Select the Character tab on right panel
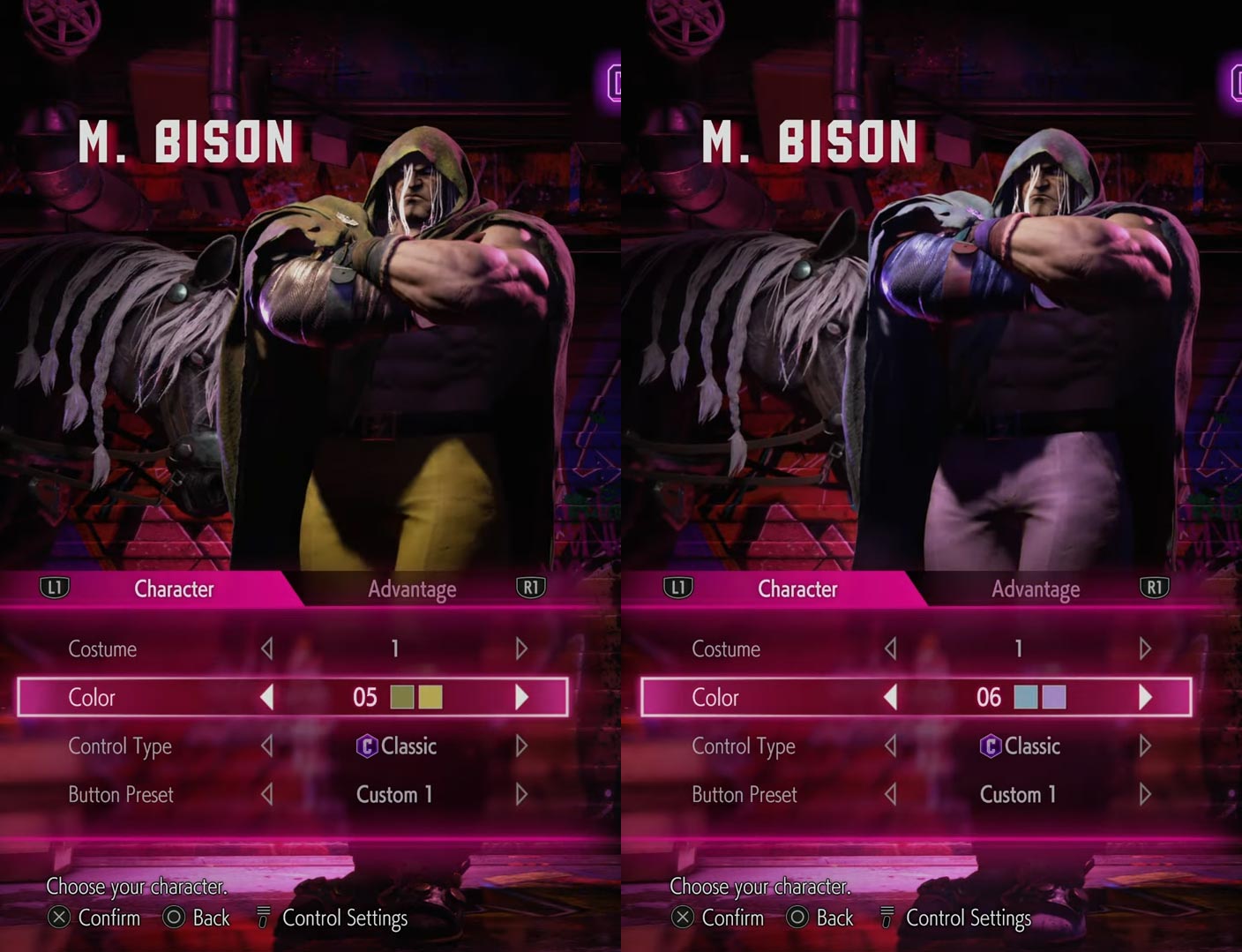Viewport: 1242px width, 952px height. coord(797,588)
